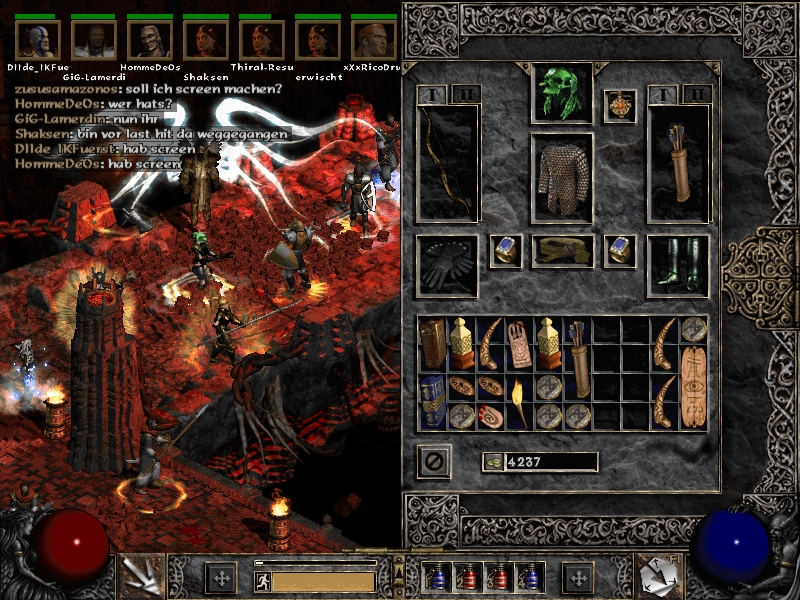This screenshot has height=600, width=800.
Task: Select the equipped belt slot
Action: (562, 251)
